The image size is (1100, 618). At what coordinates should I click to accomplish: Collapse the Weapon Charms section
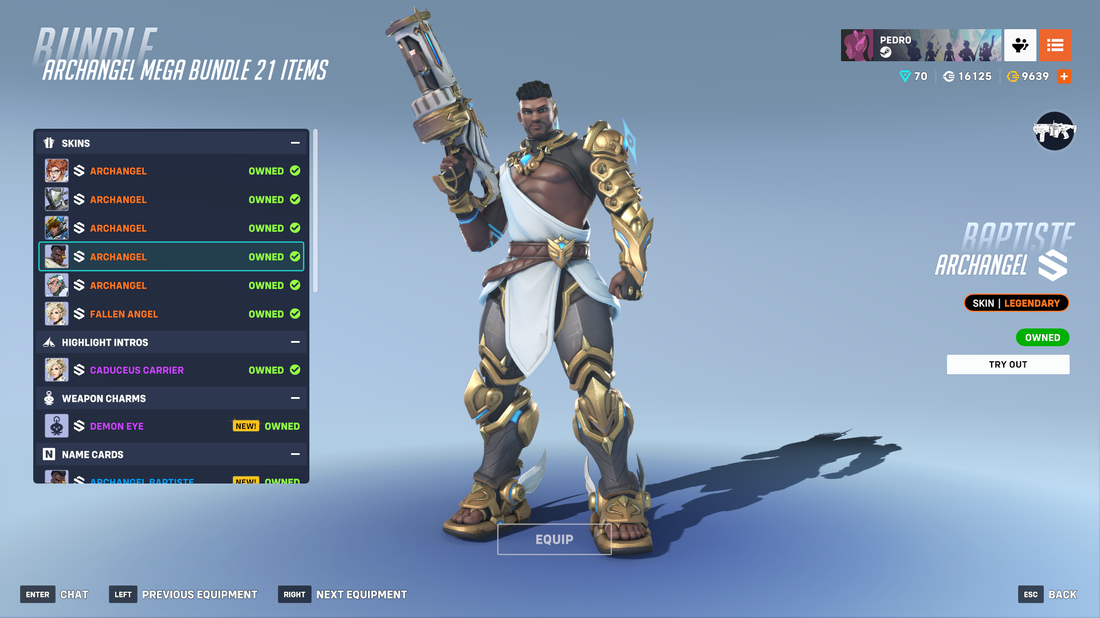[x=295, y=398]
